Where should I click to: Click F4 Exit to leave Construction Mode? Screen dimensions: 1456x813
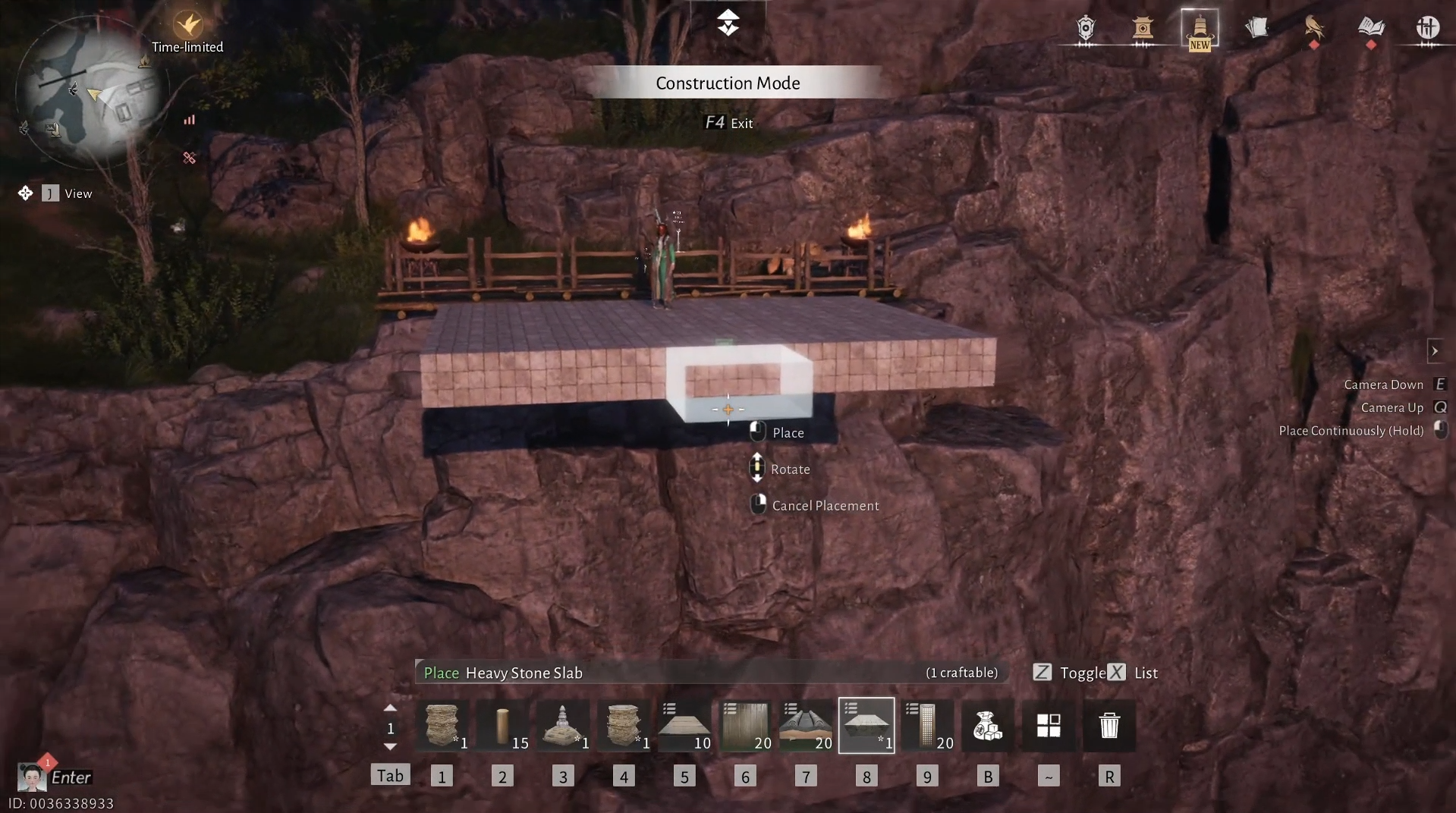pyautogui.click(x=728, y=122)
